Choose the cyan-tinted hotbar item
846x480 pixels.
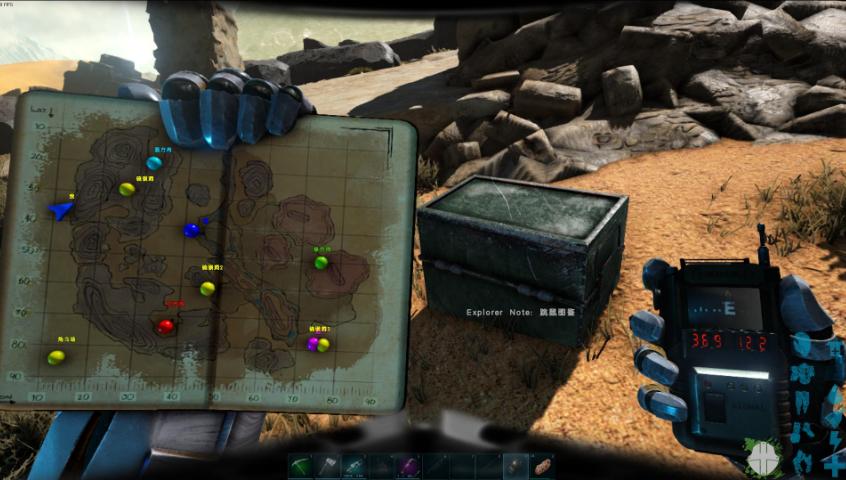click(x=355, y=465)
